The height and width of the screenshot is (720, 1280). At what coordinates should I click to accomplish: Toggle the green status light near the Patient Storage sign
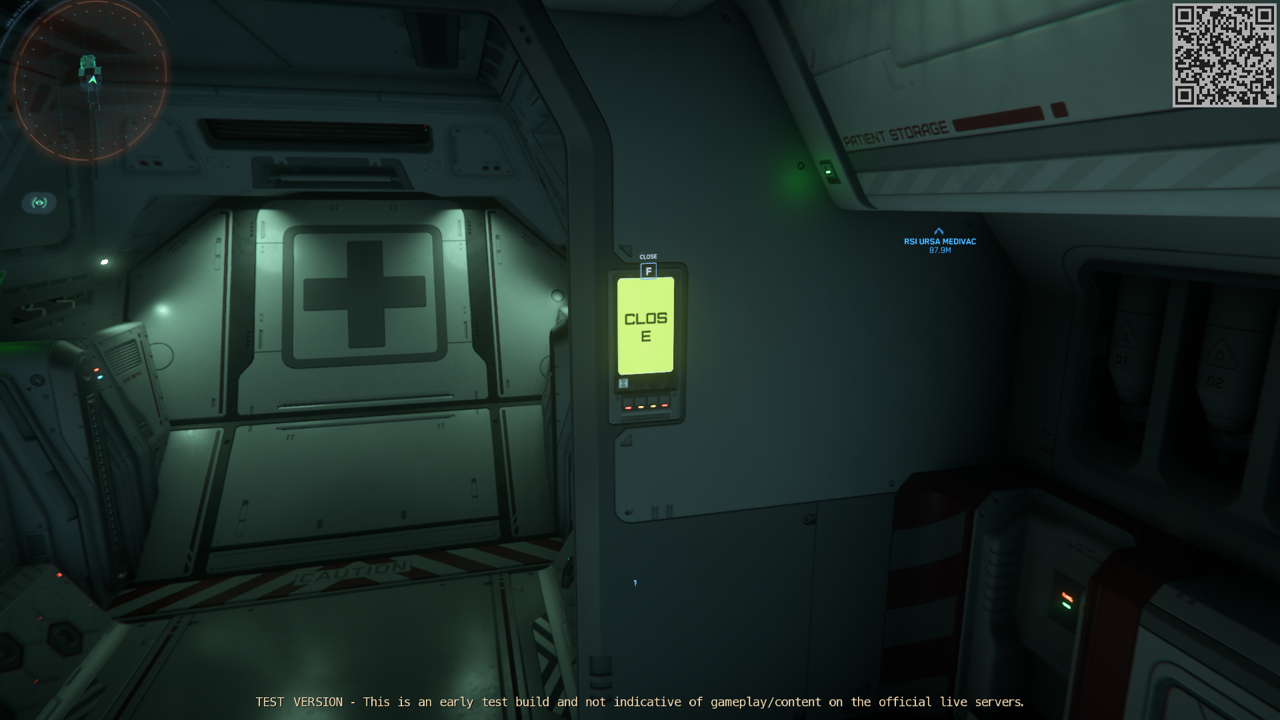coord(827,170)
